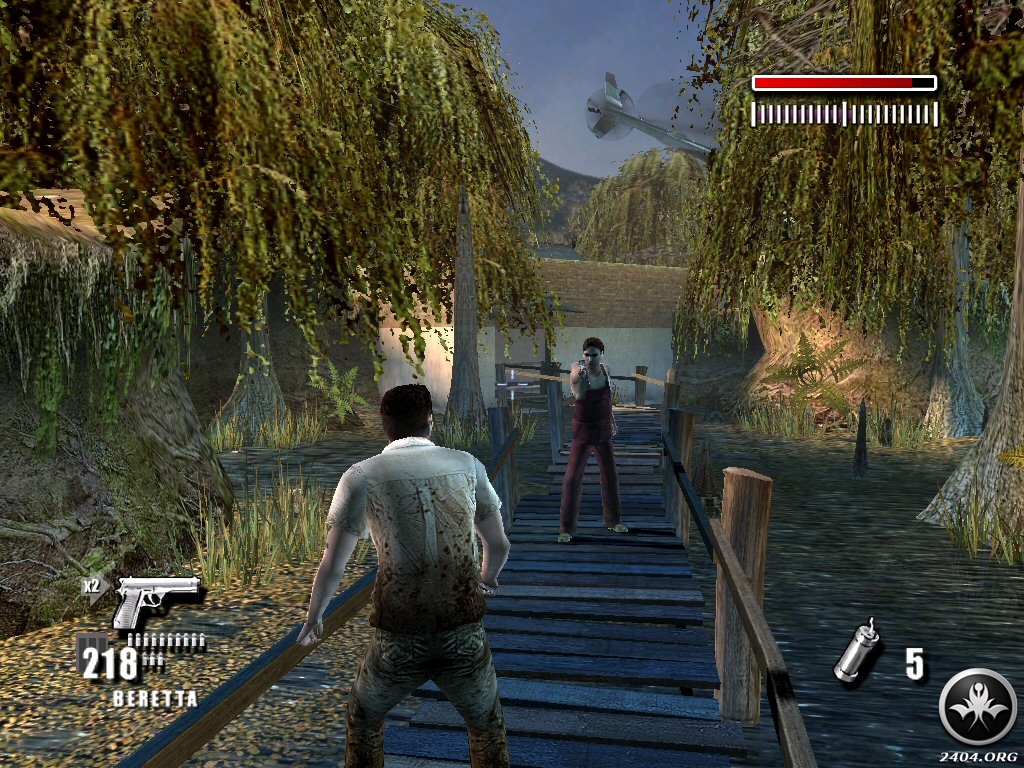
Task: Select the Beretta pistol weapon icon
Action: [155, 601]
